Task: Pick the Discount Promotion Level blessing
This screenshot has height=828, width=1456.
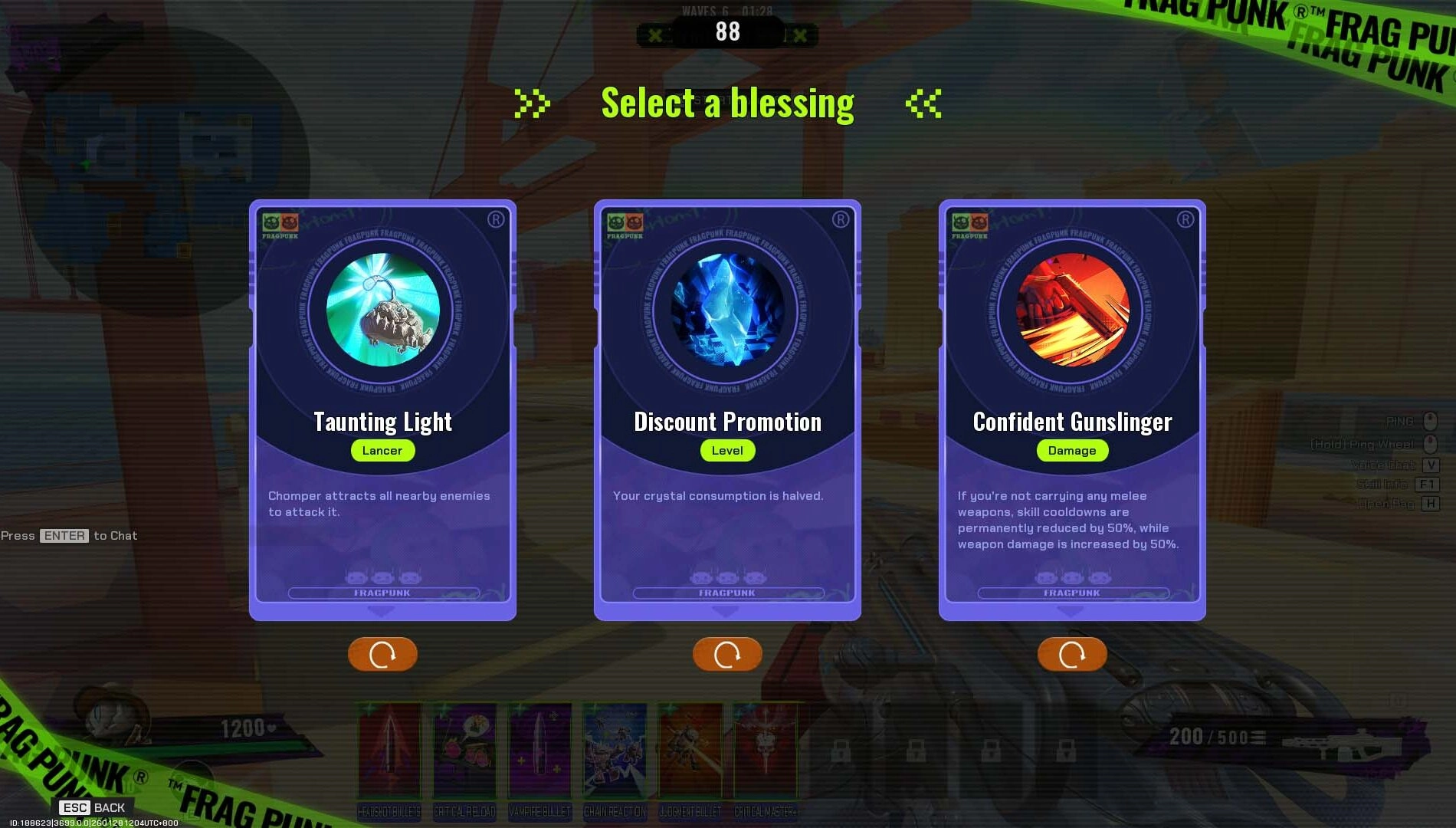Action: click(x=726, y=406)
